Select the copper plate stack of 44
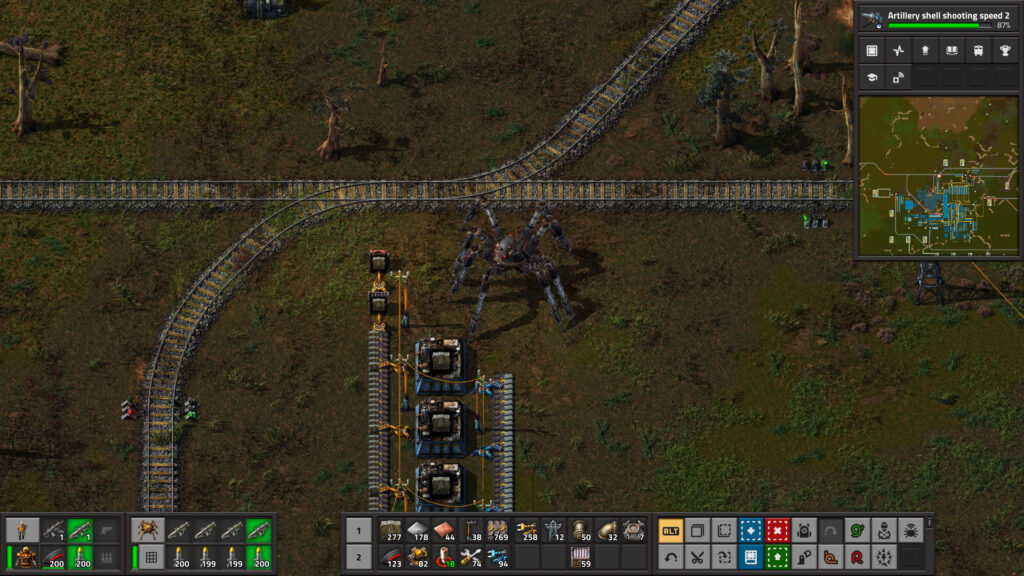Screen dimensions: 1024x576 click(444, 531)
